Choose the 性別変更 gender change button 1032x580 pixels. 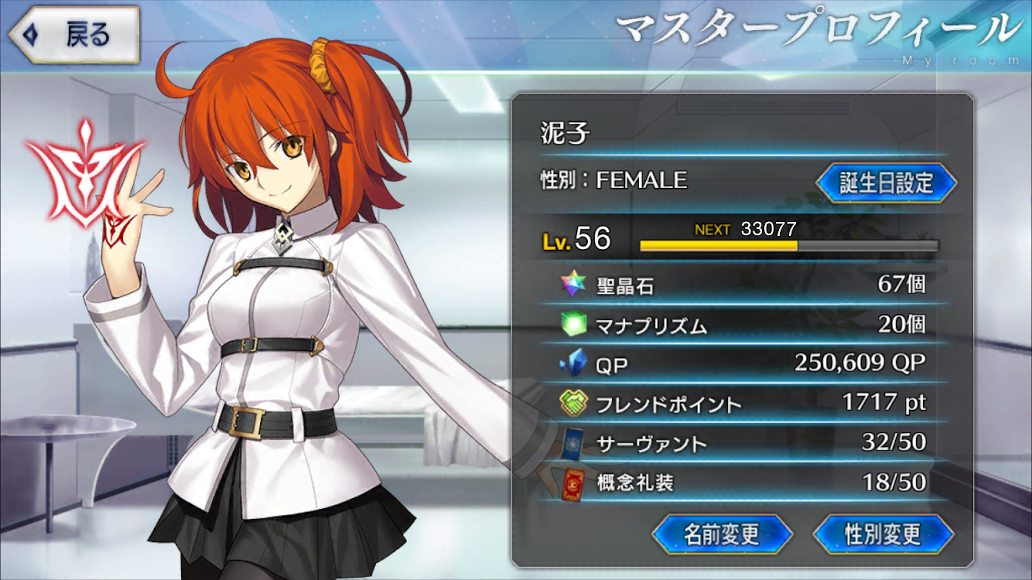pos(882,533)
